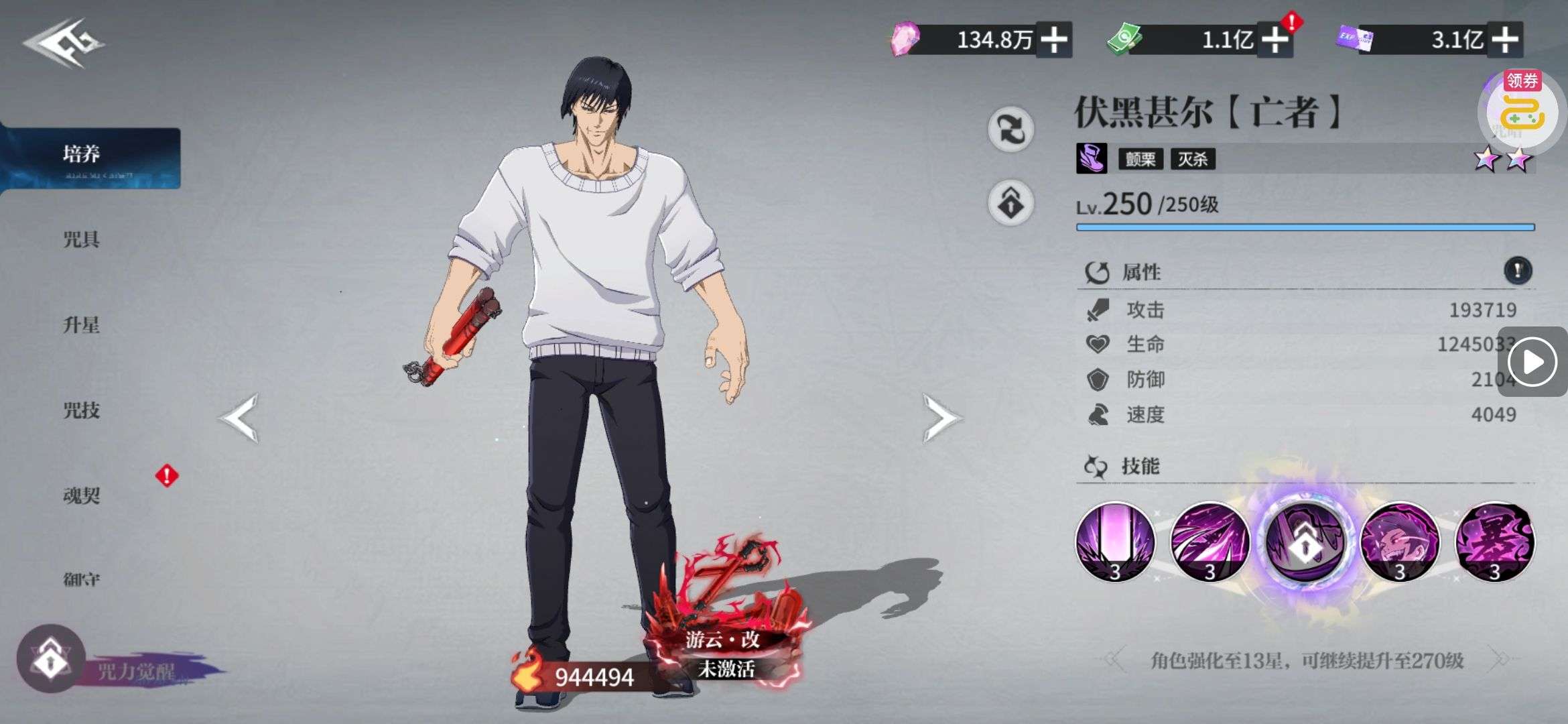
Task: Show the next character with right arrow
Action: pos(941,418)
